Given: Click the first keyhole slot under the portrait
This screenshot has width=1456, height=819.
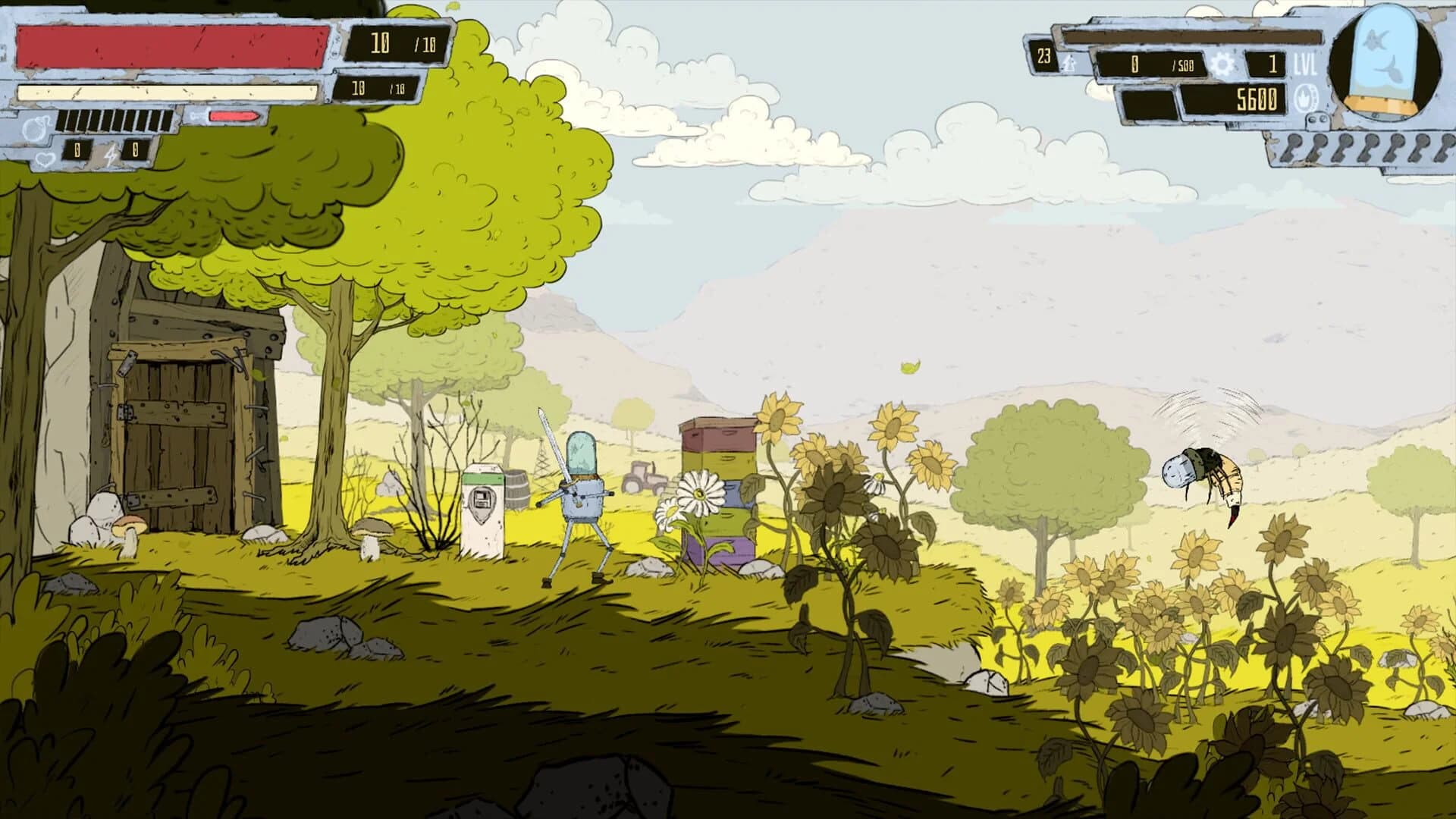Looking at the screenshot, I should 1294,144.
